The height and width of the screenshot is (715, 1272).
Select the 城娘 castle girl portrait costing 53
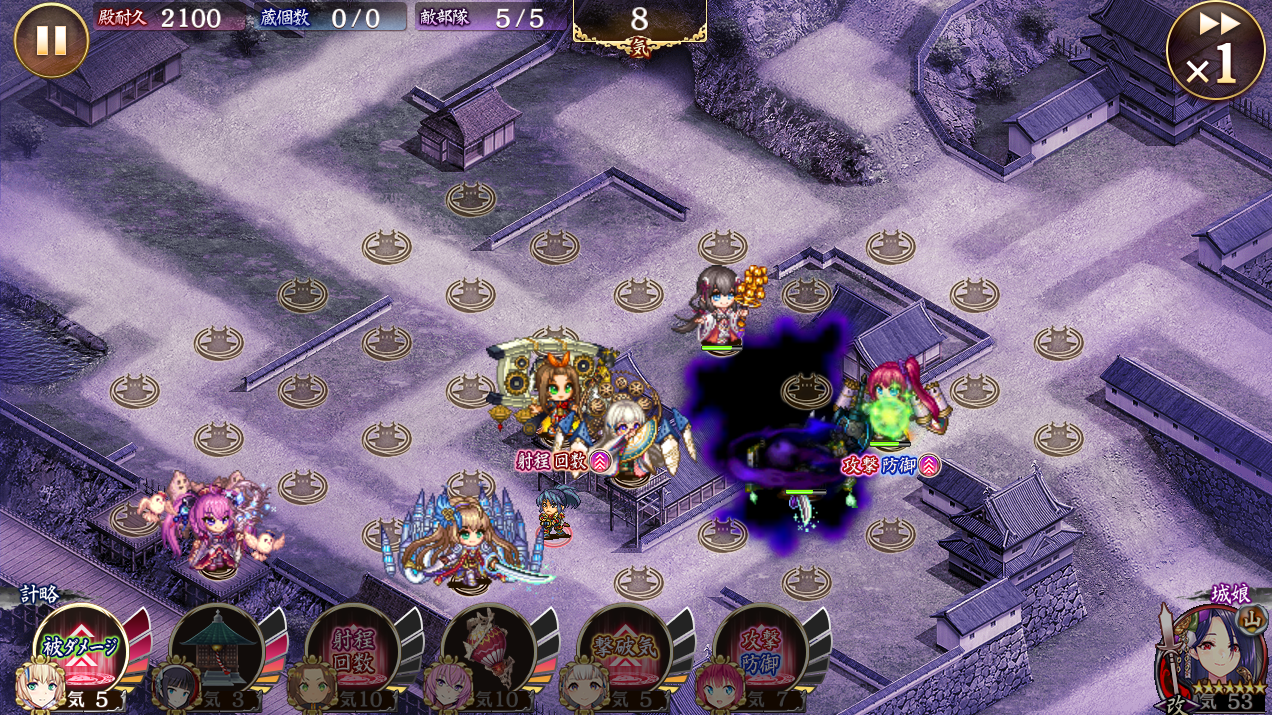(1210, 655)
